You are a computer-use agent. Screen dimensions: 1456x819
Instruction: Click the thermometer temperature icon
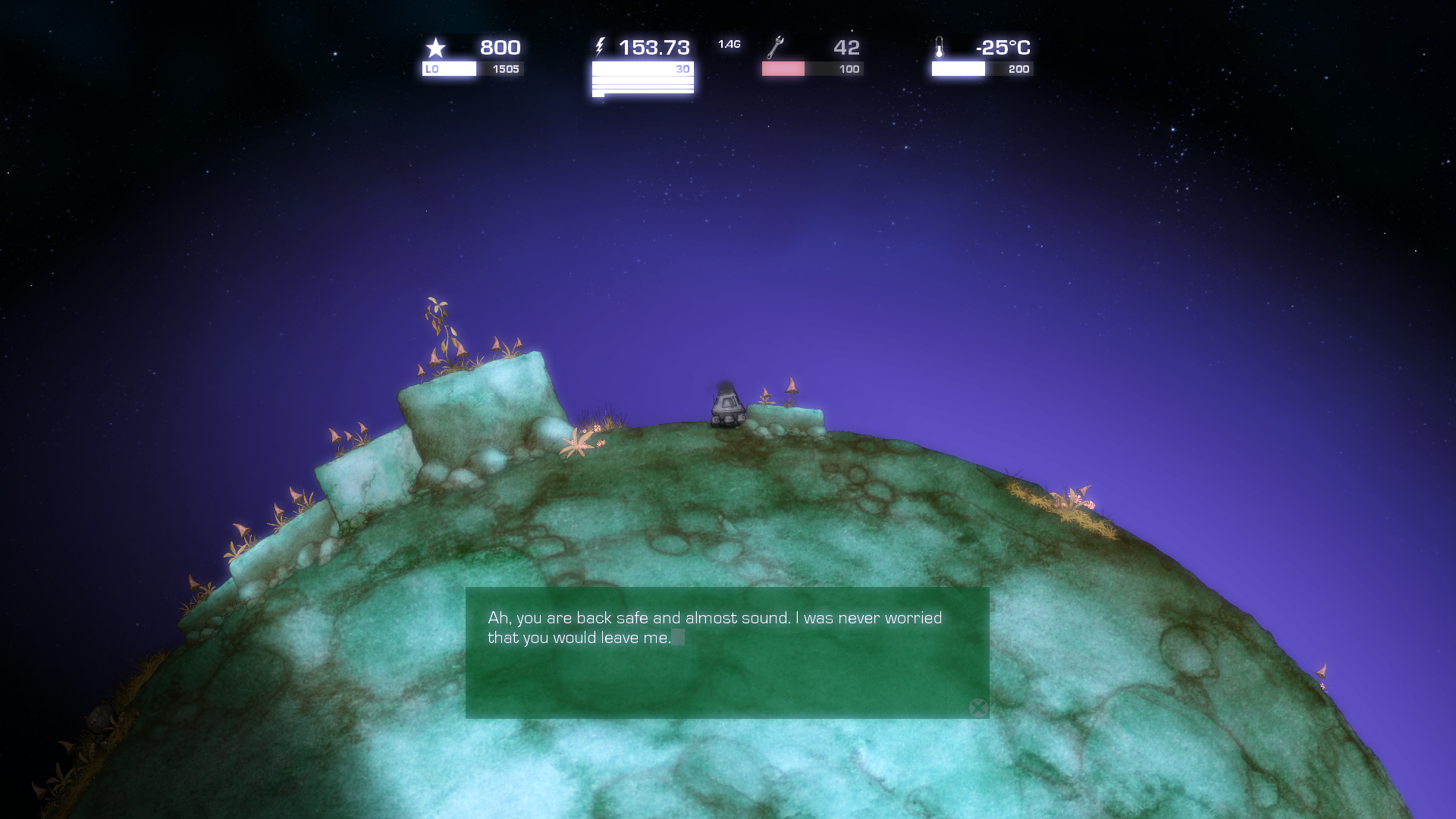click(x=940, y=48)
